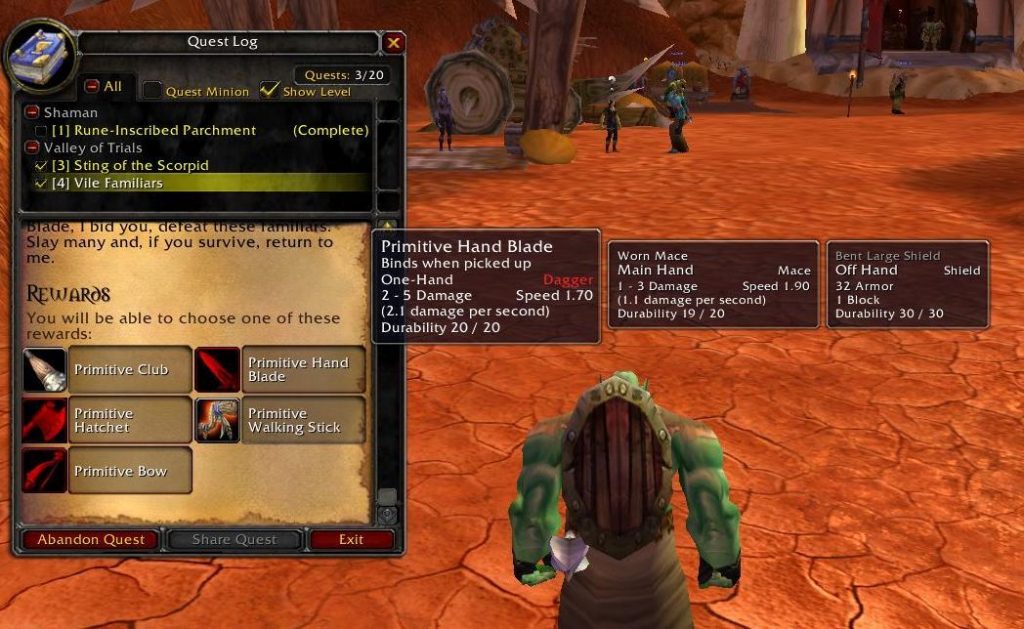The height and width of the screenshot is (629, 1024).
Task: Exit the Quest Log
Action: (351, 540)
